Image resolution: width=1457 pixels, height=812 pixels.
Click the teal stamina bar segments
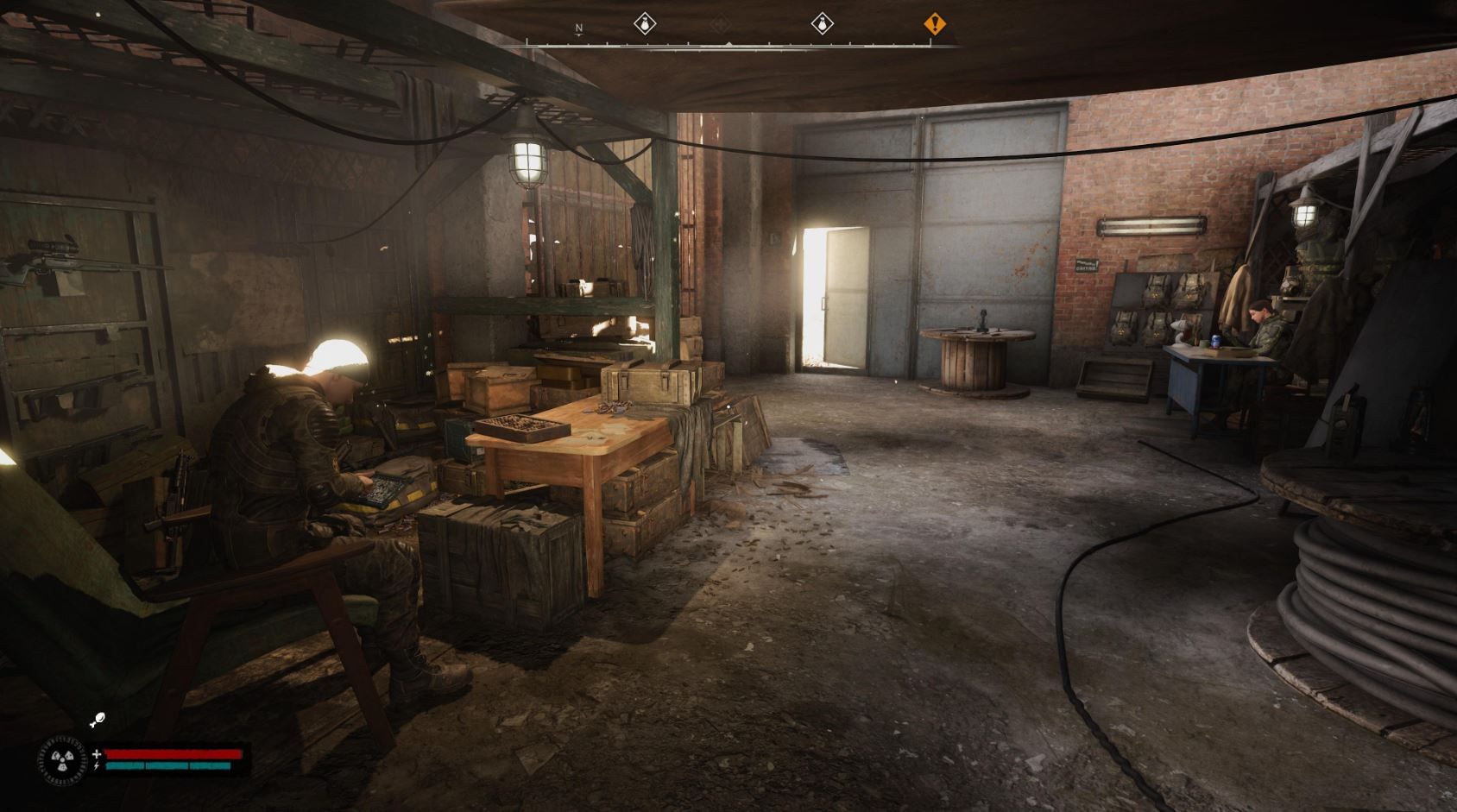pos(168,765)
